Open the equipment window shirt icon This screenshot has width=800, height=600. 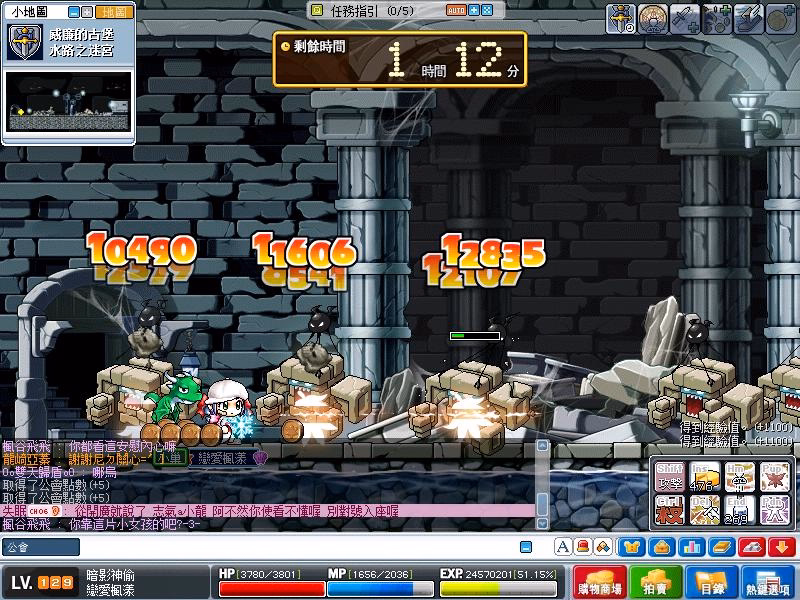tap(632, 547)
